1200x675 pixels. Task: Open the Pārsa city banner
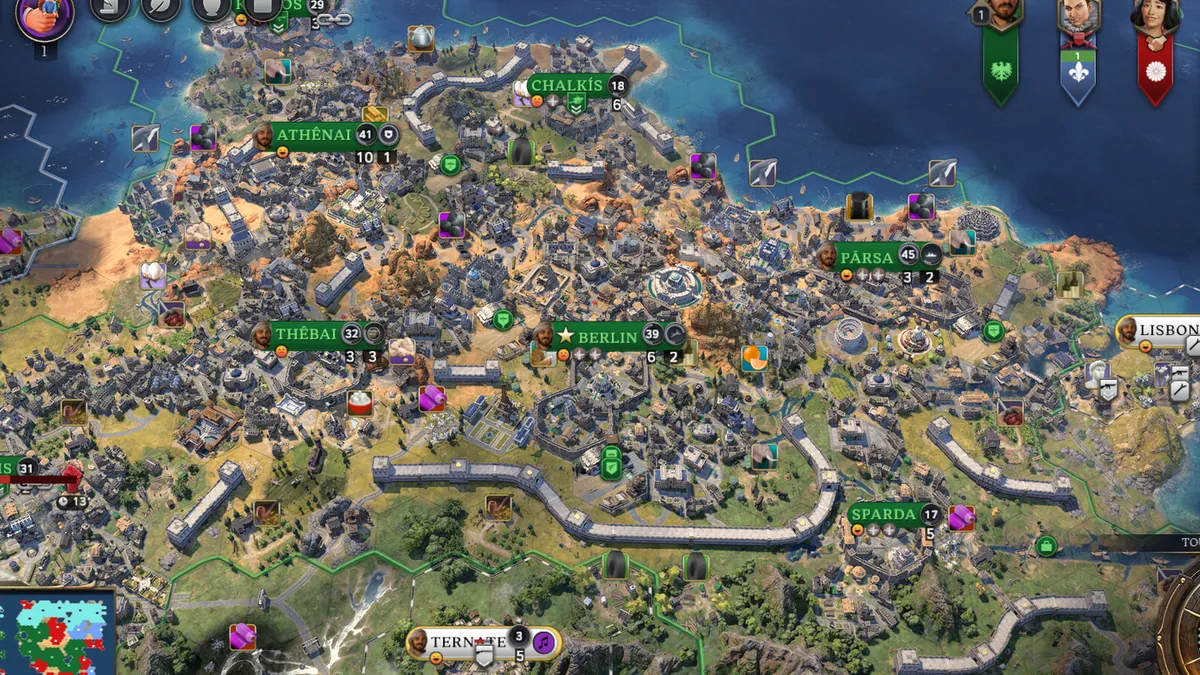click(867, 257)
